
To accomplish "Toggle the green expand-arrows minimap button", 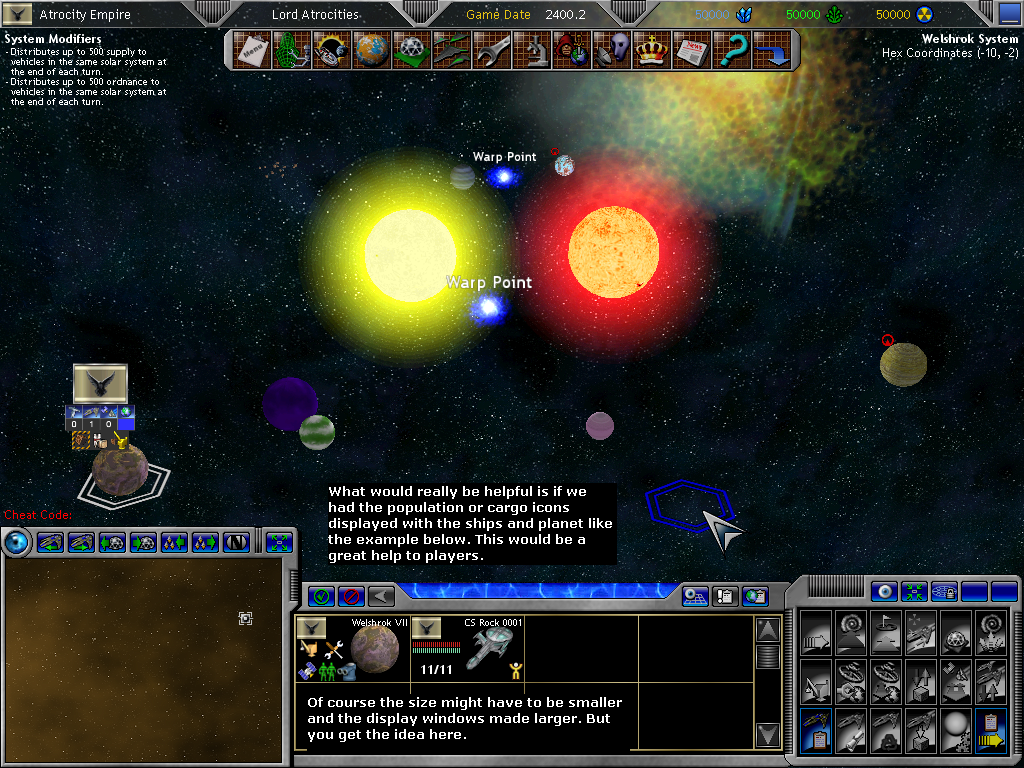I will coord(279,543).
